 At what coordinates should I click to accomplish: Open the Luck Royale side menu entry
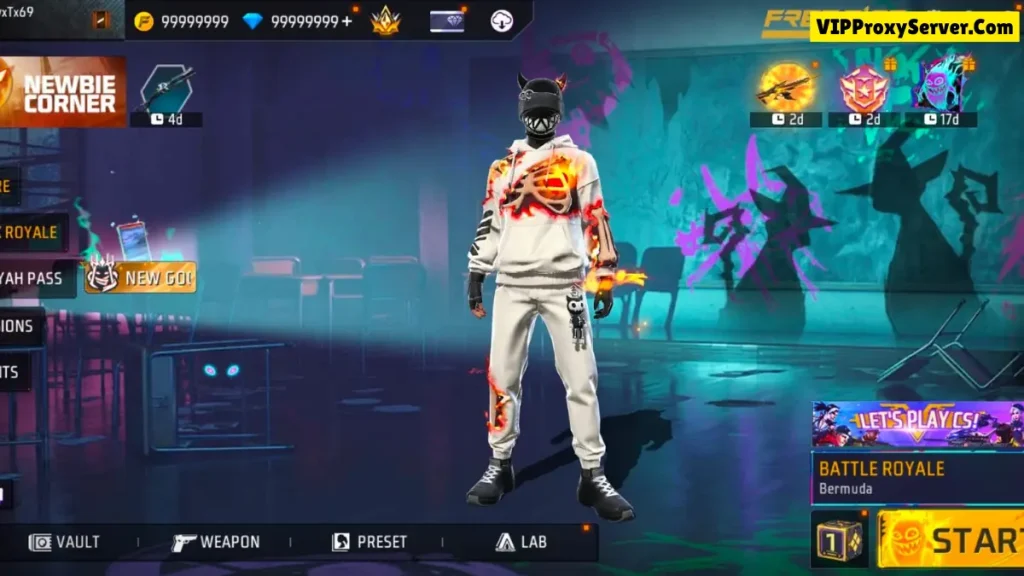point(30,232)
